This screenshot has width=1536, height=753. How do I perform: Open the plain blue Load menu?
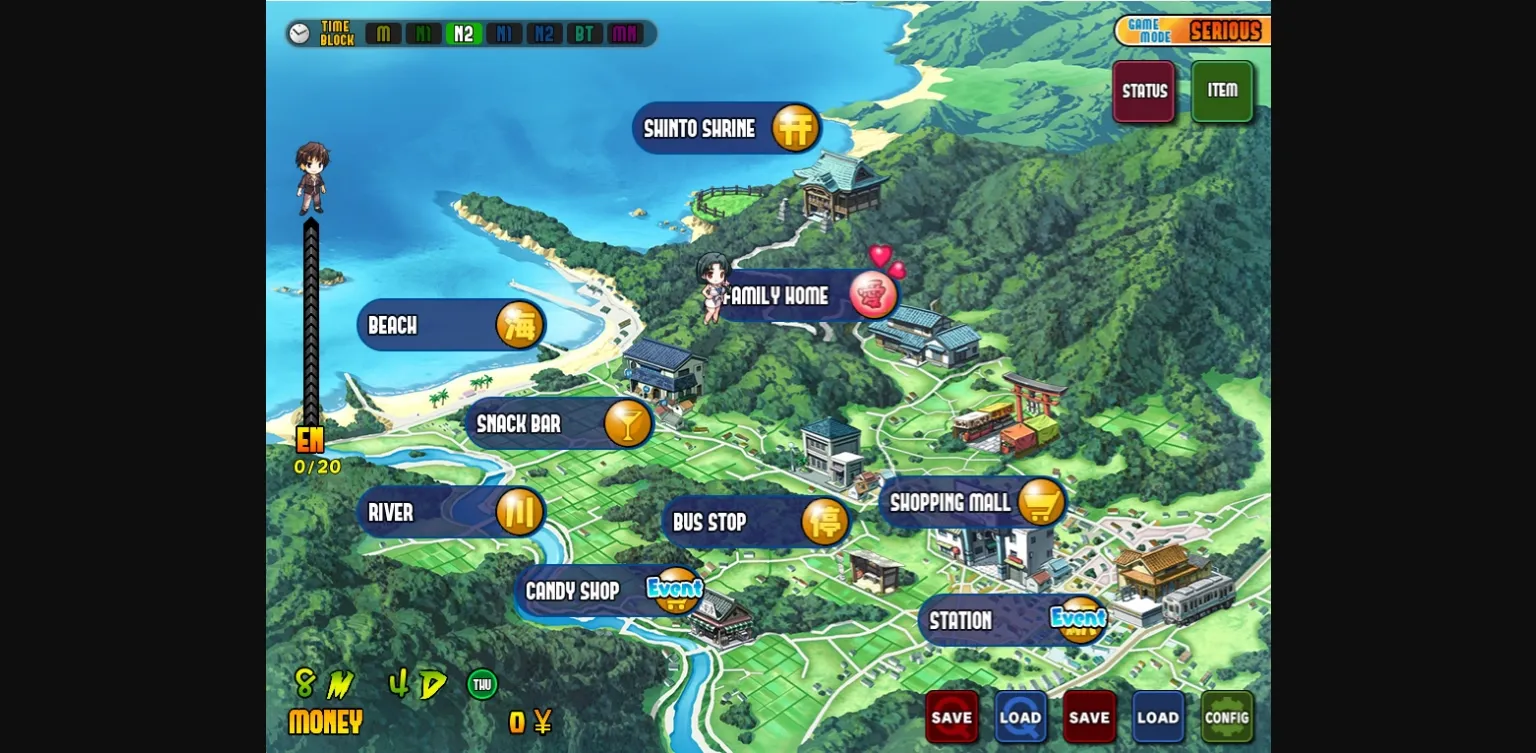1158,717
